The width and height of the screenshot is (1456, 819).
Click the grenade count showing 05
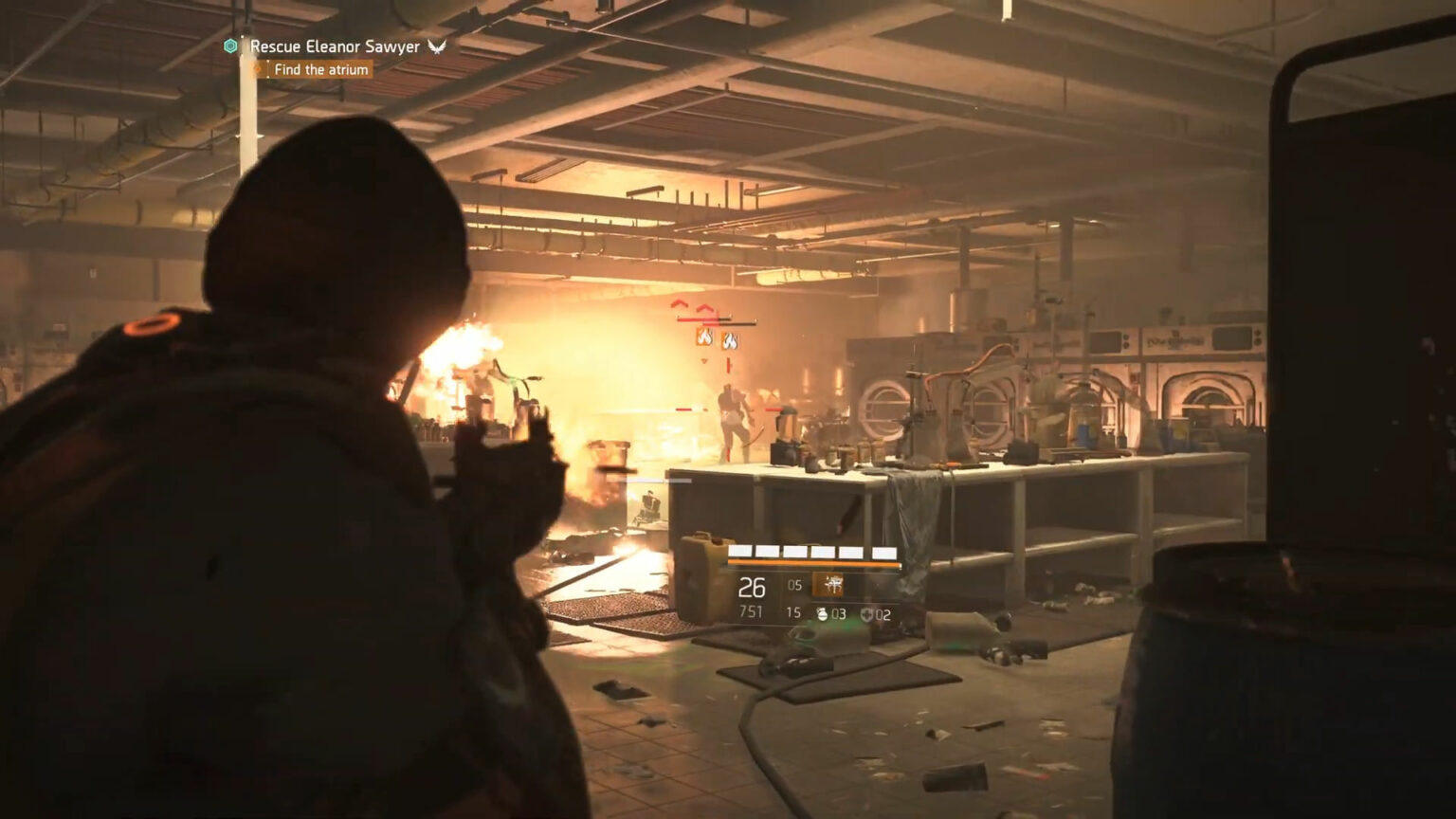[x=793, y=585]
